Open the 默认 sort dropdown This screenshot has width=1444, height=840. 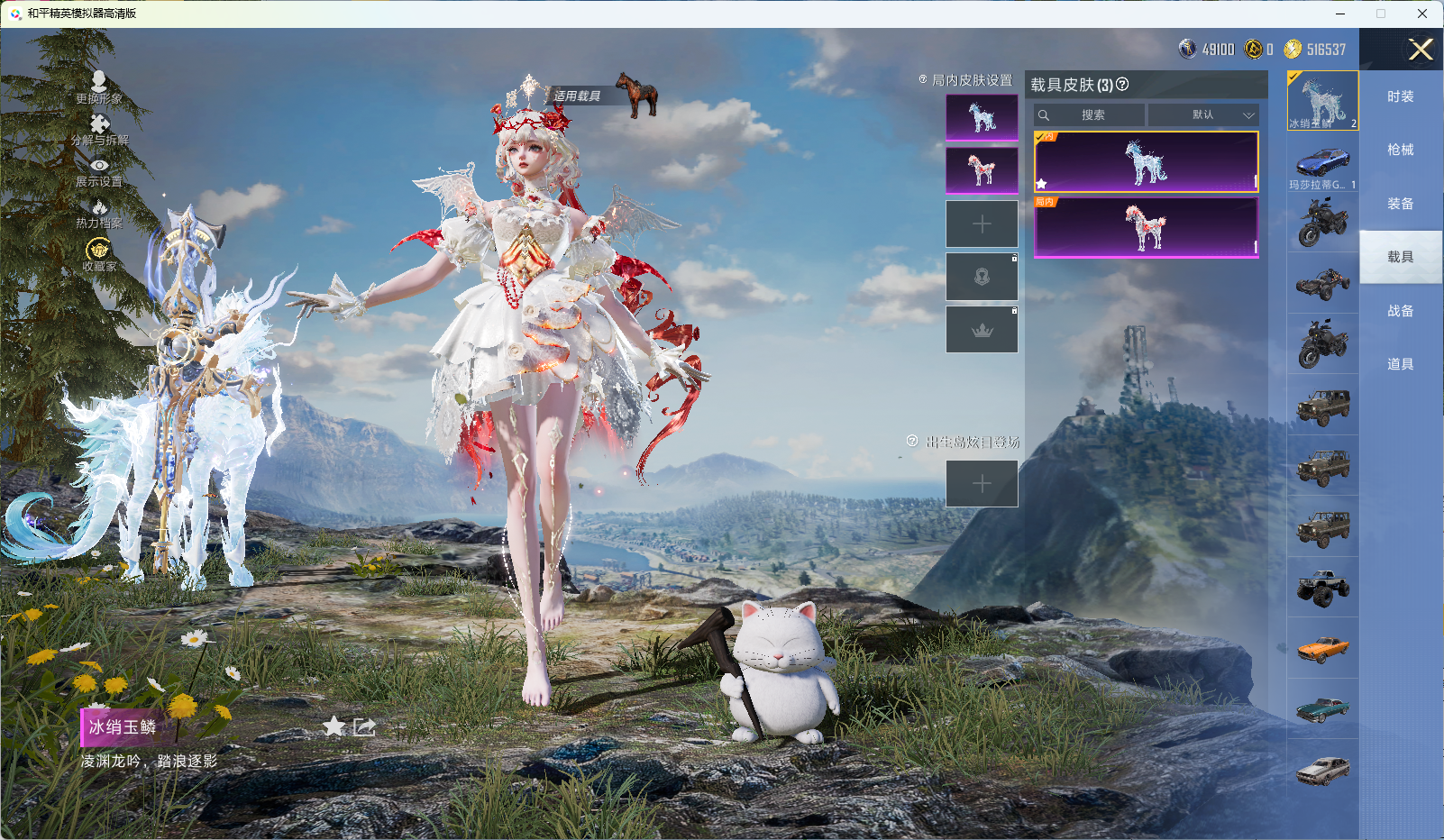(1203, 115)
